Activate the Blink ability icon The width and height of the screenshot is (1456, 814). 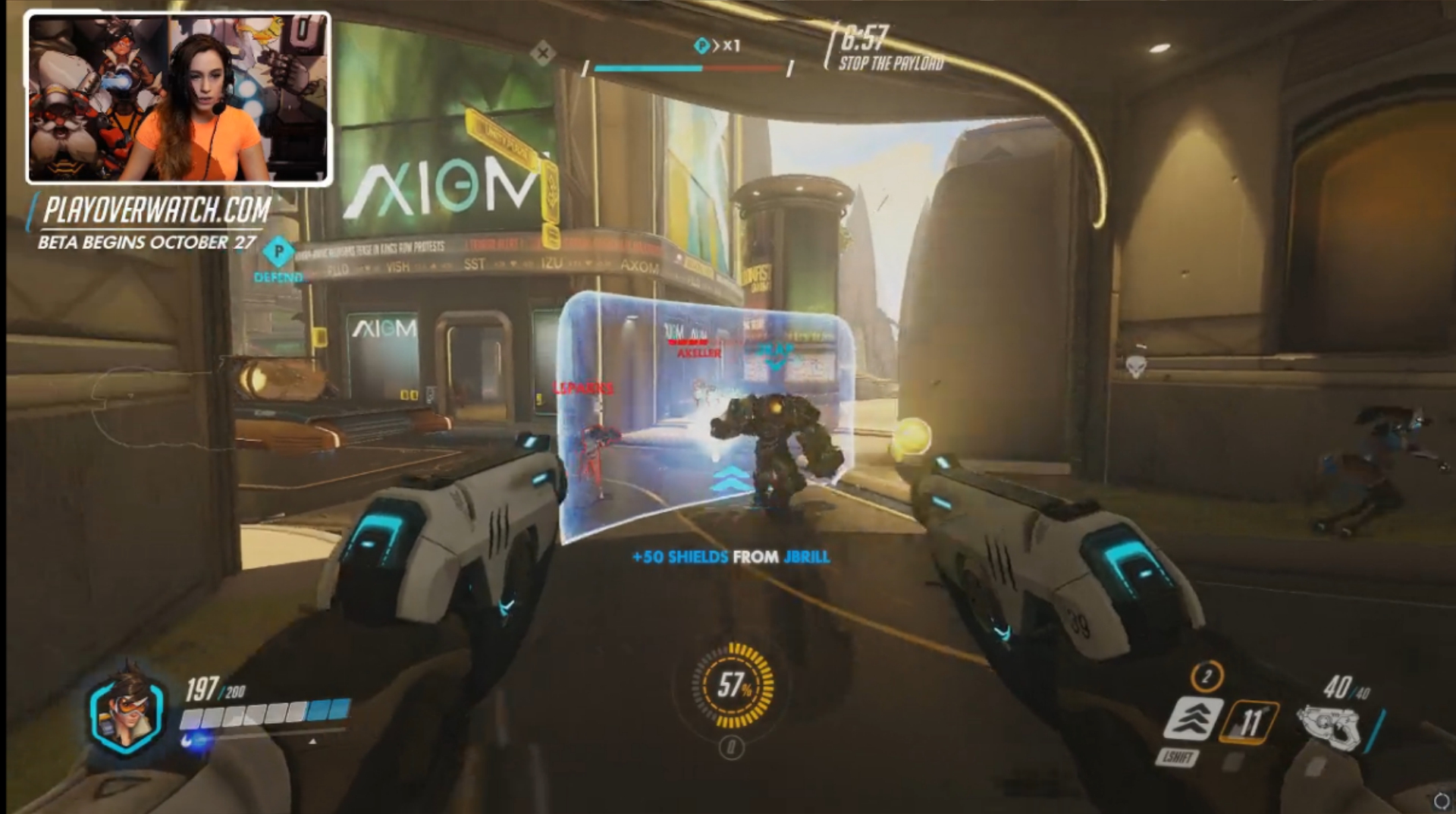tap(1192, 718)
